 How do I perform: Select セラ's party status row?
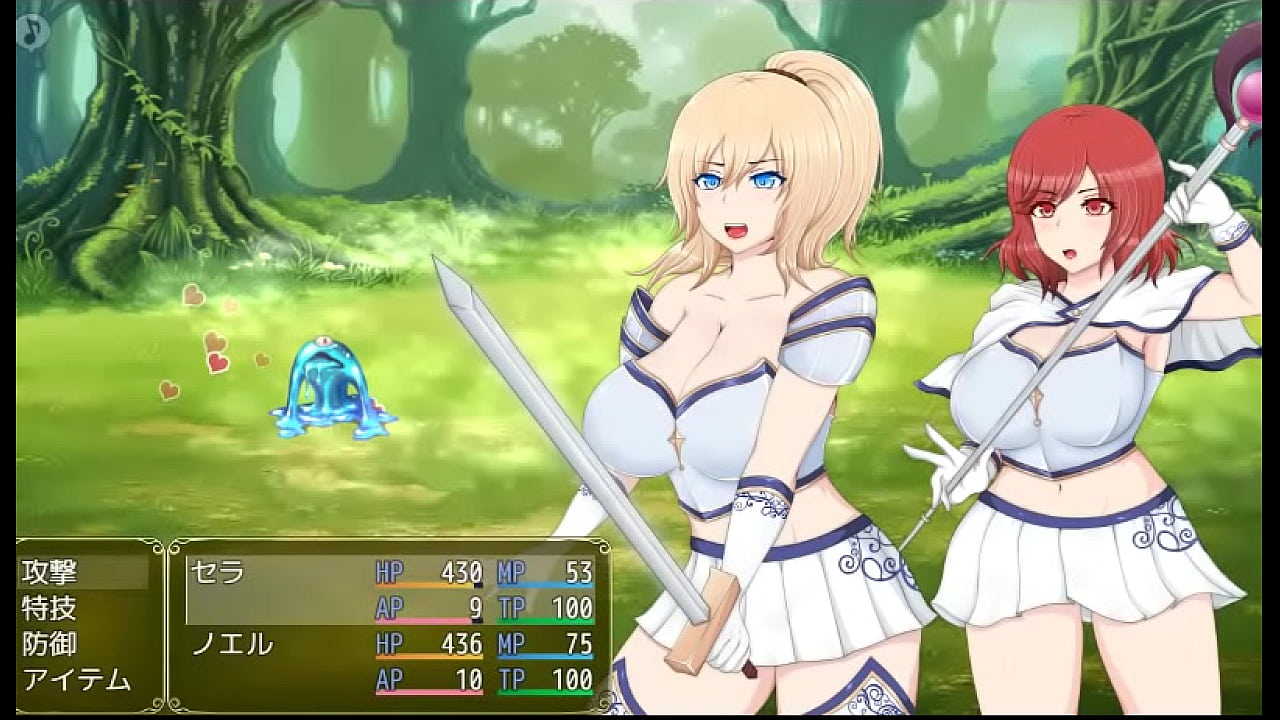pyautogui.click(x=390, y=590)
